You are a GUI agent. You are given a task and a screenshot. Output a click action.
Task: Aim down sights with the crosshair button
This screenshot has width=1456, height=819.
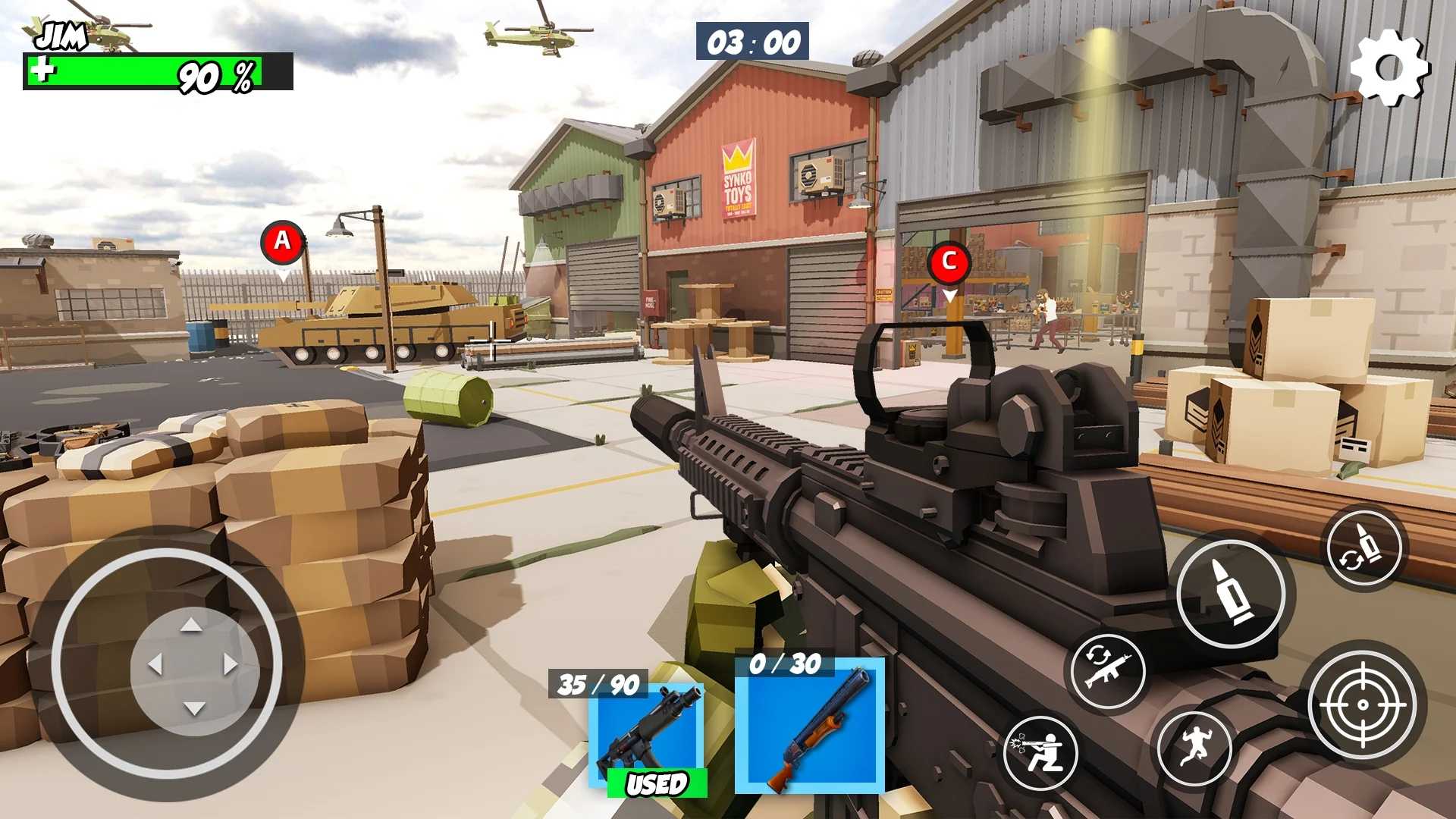(x=1363, y=704)
